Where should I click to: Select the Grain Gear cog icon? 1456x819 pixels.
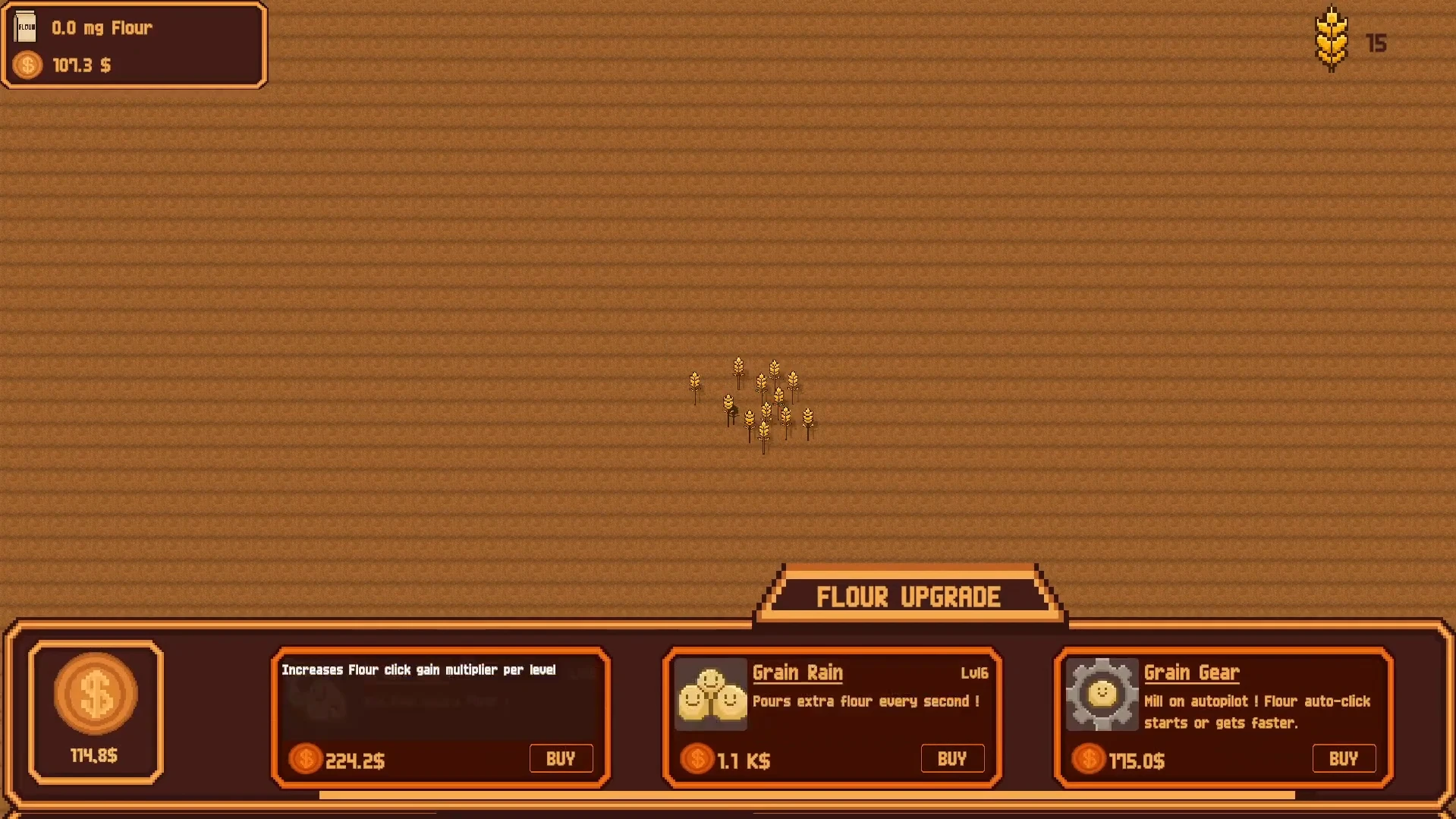pos(1102,695)
